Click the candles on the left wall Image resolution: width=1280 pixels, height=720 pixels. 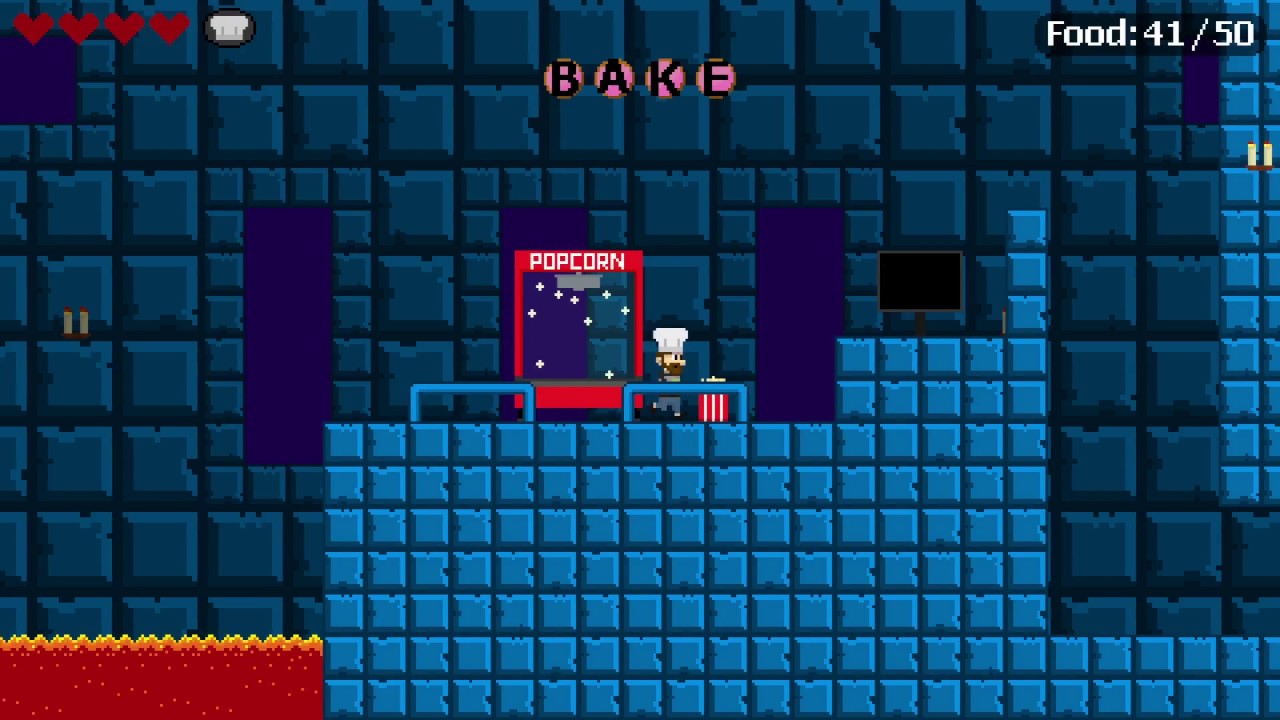tap(75, 320)
